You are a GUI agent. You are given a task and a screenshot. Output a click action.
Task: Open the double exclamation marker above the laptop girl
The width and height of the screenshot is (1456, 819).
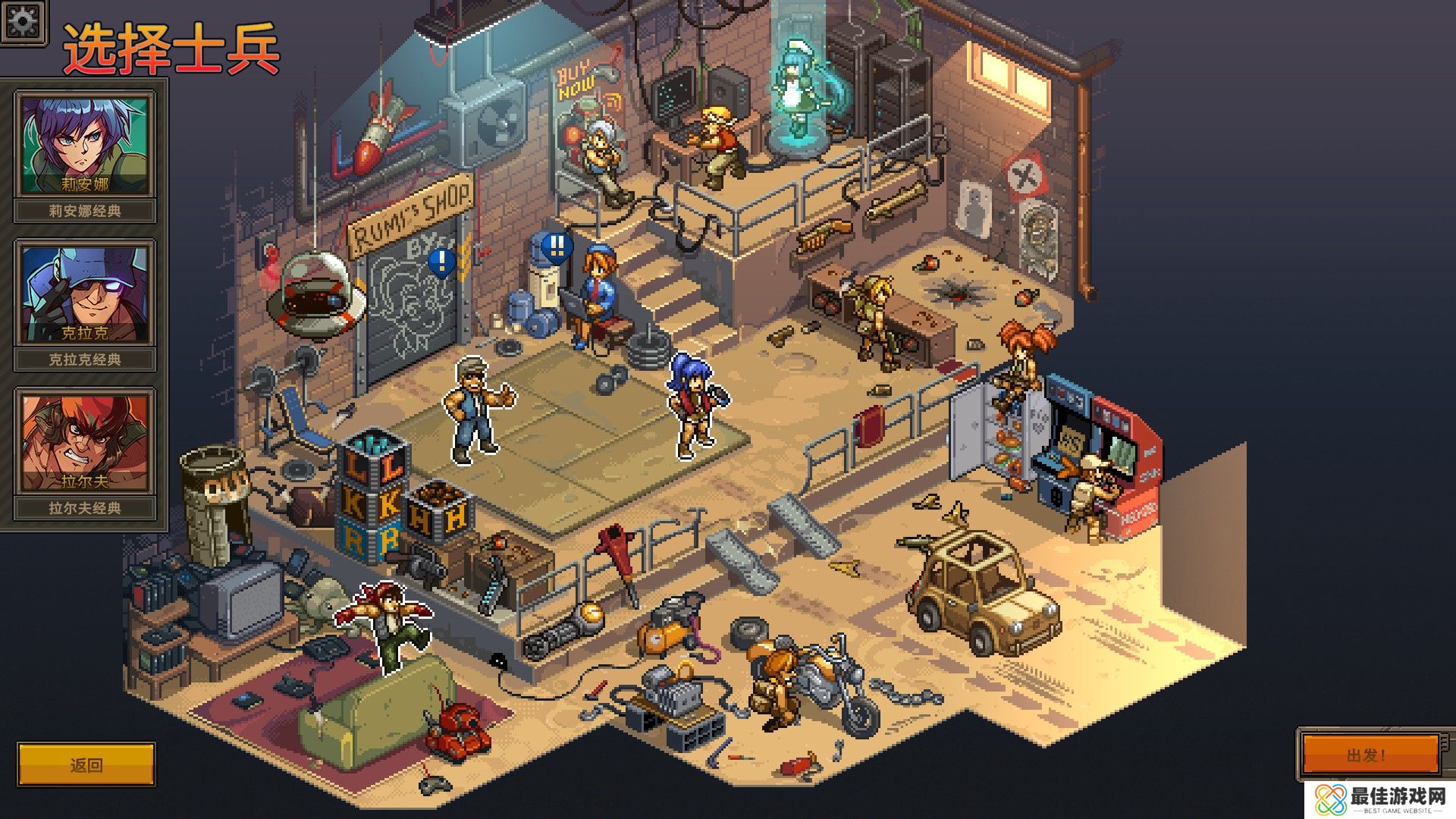tap(558, 246)
